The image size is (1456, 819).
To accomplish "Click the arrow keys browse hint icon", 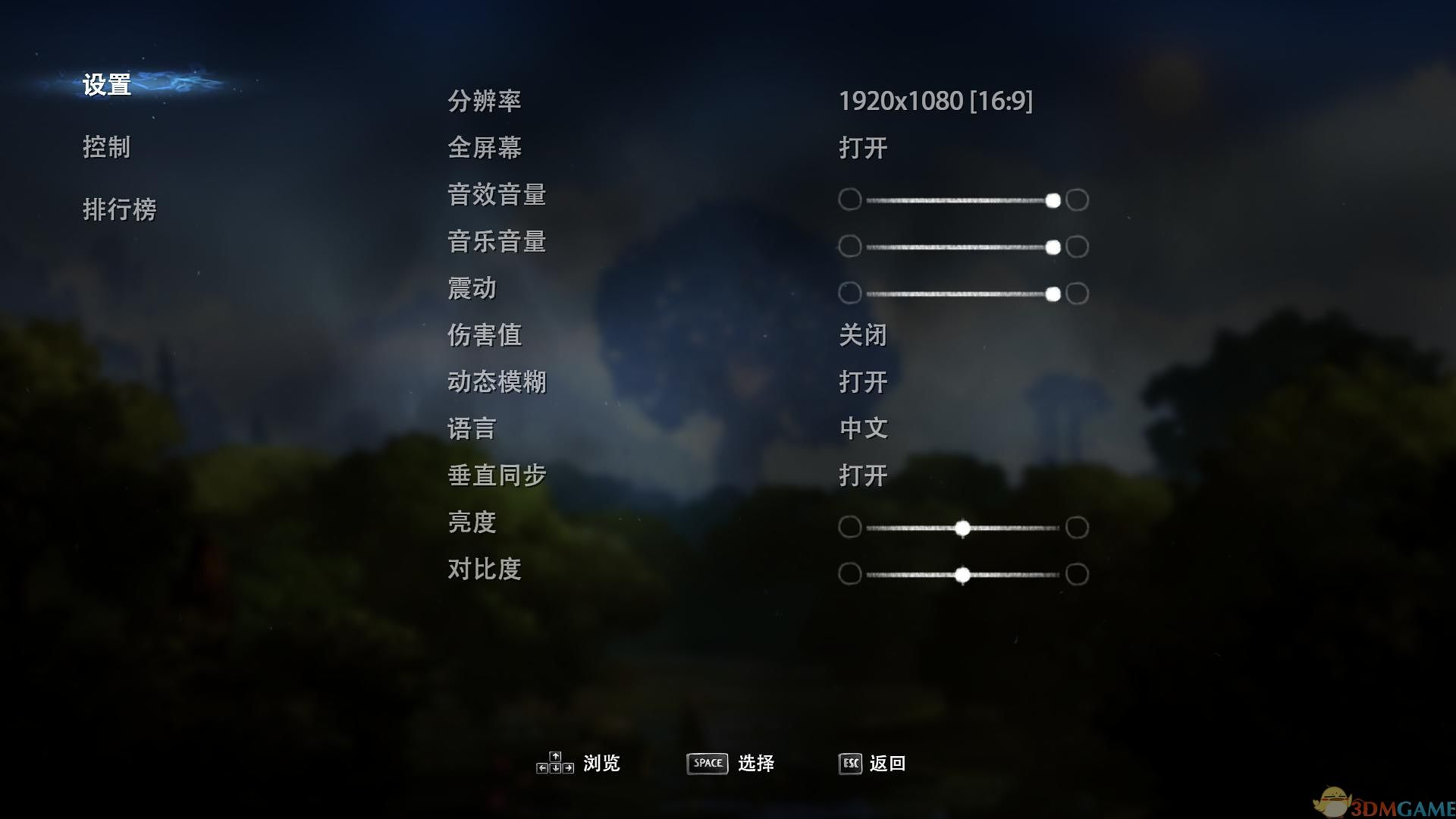I will (554, 763).
